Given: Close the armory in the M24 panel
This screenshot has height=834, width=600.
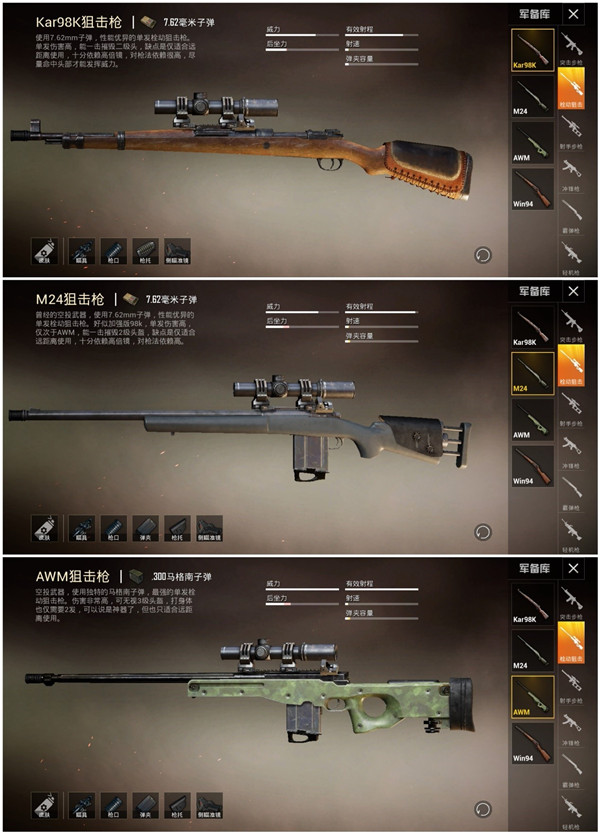Looking at the screenshot, I should 573,291.
